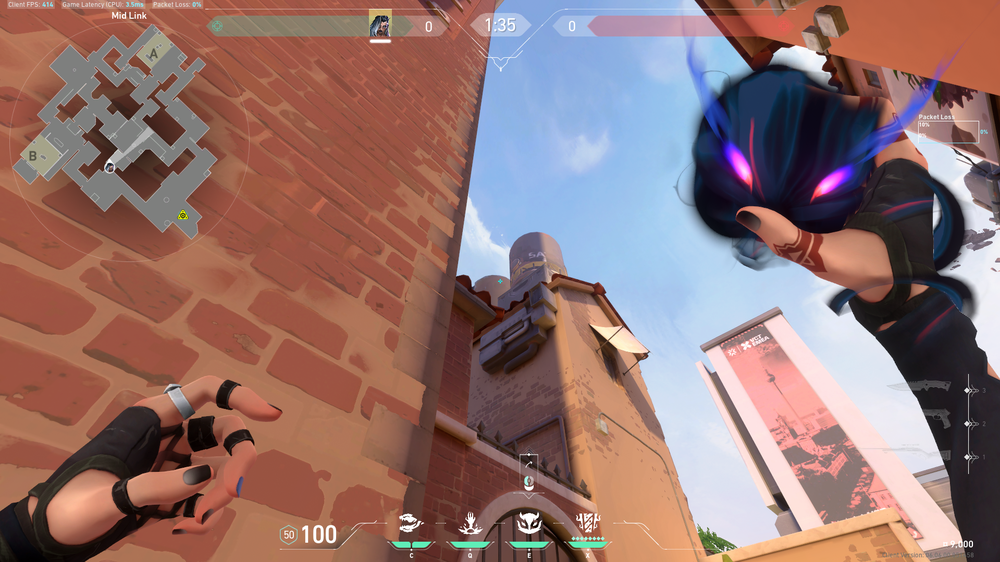The image size is (1000, 562).
Task: Select the pistol weapon slot
Action: (x=938, y=423)
